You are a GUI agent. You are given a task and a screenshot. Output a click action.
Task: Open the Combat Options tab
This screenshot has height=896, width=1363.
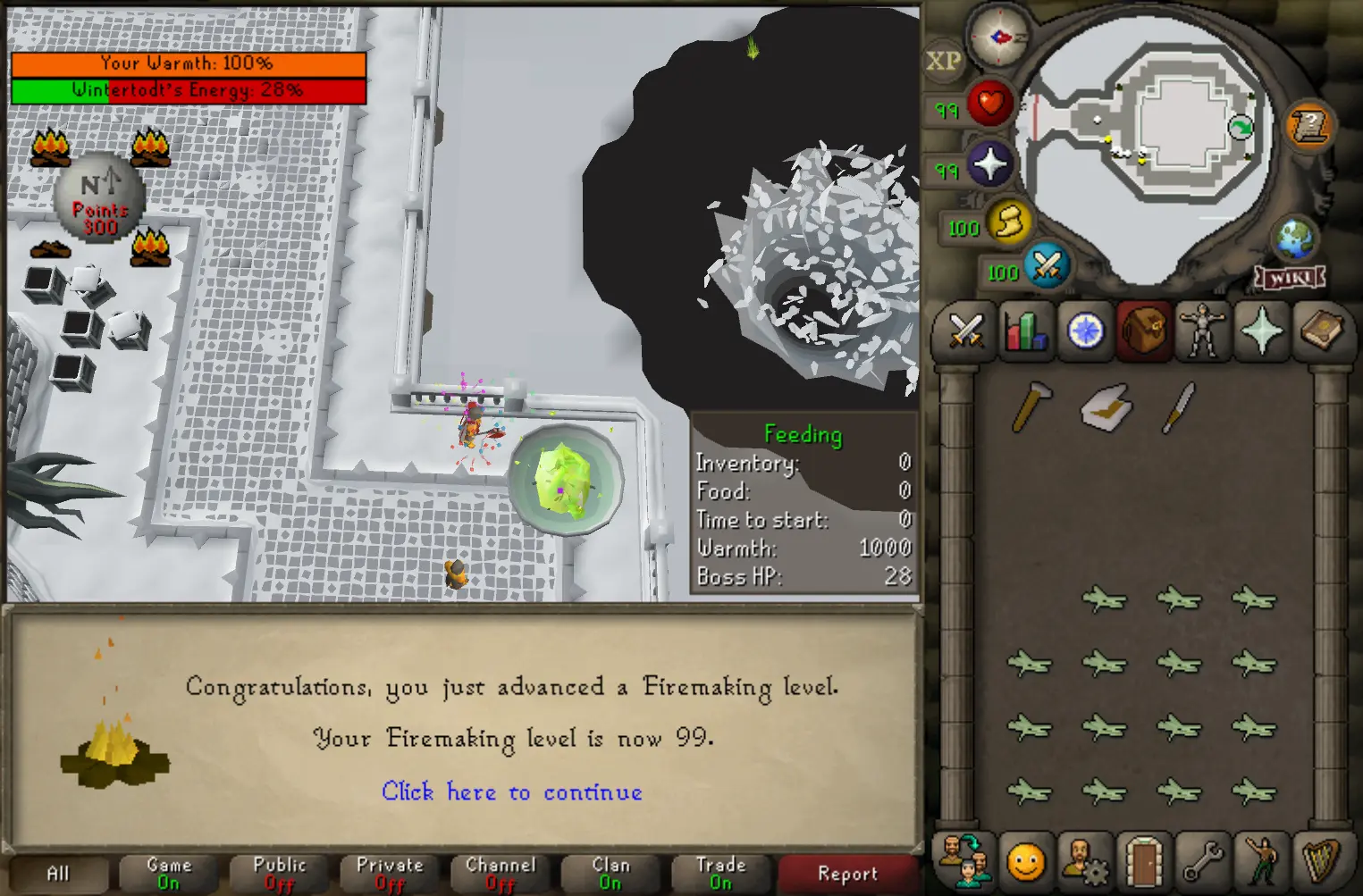click(x=965, y=331)
